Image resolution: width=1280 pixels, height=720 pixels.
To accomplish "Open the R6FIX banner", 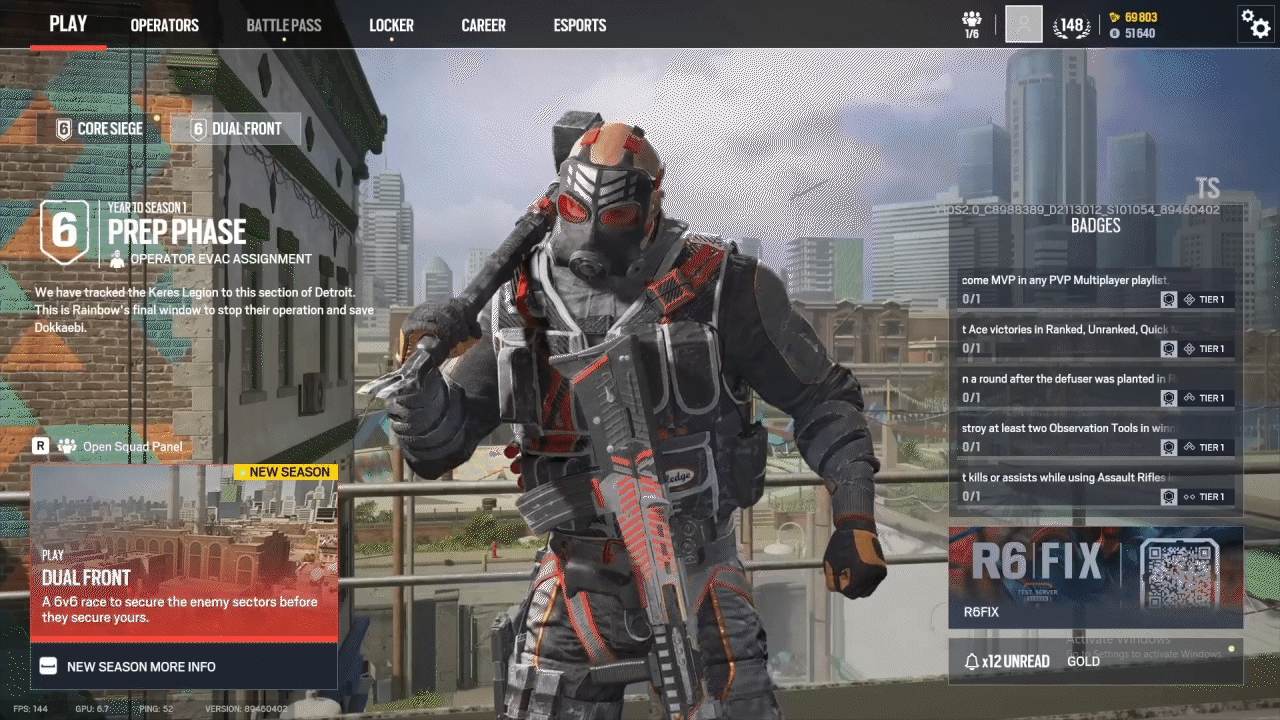I will pos(1095,577).
